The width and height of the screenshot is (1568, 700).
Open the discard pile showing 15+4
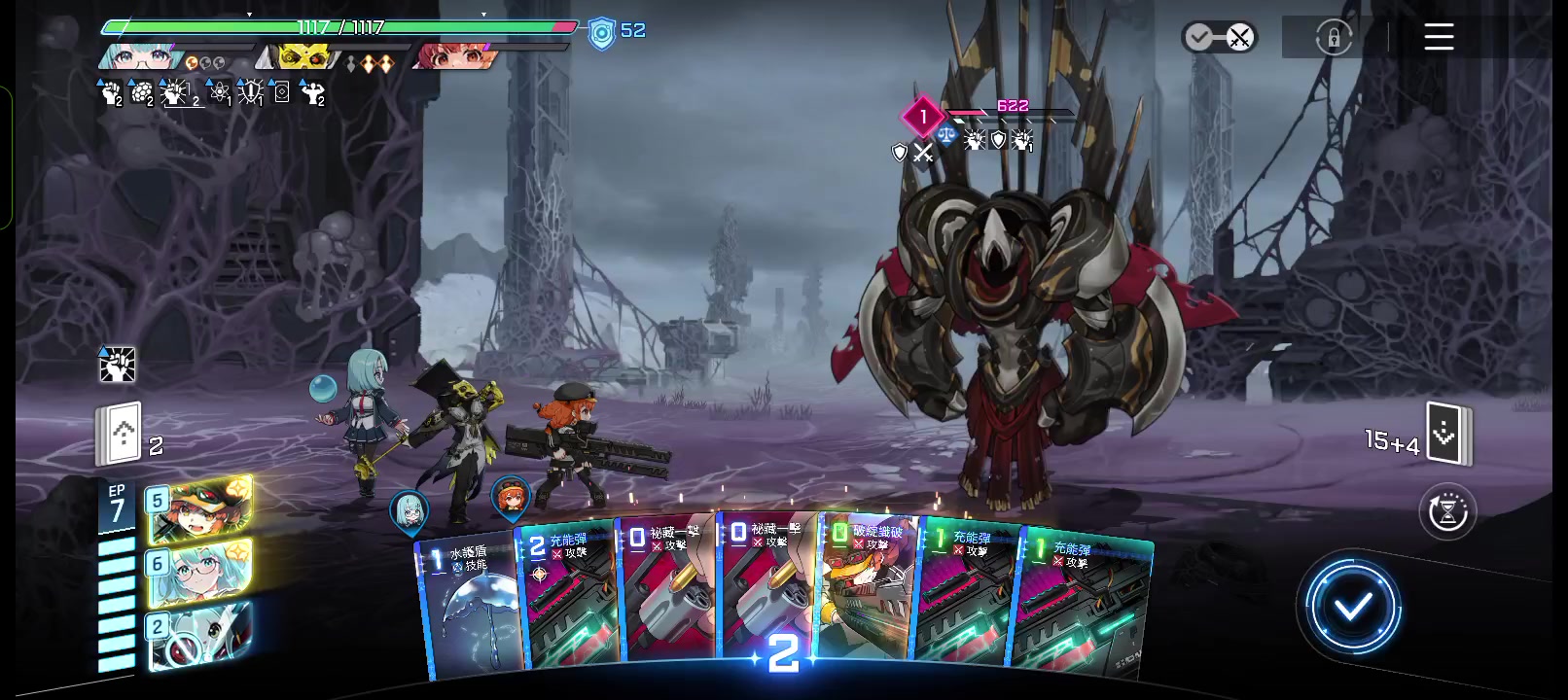(x=1448, y=434)
